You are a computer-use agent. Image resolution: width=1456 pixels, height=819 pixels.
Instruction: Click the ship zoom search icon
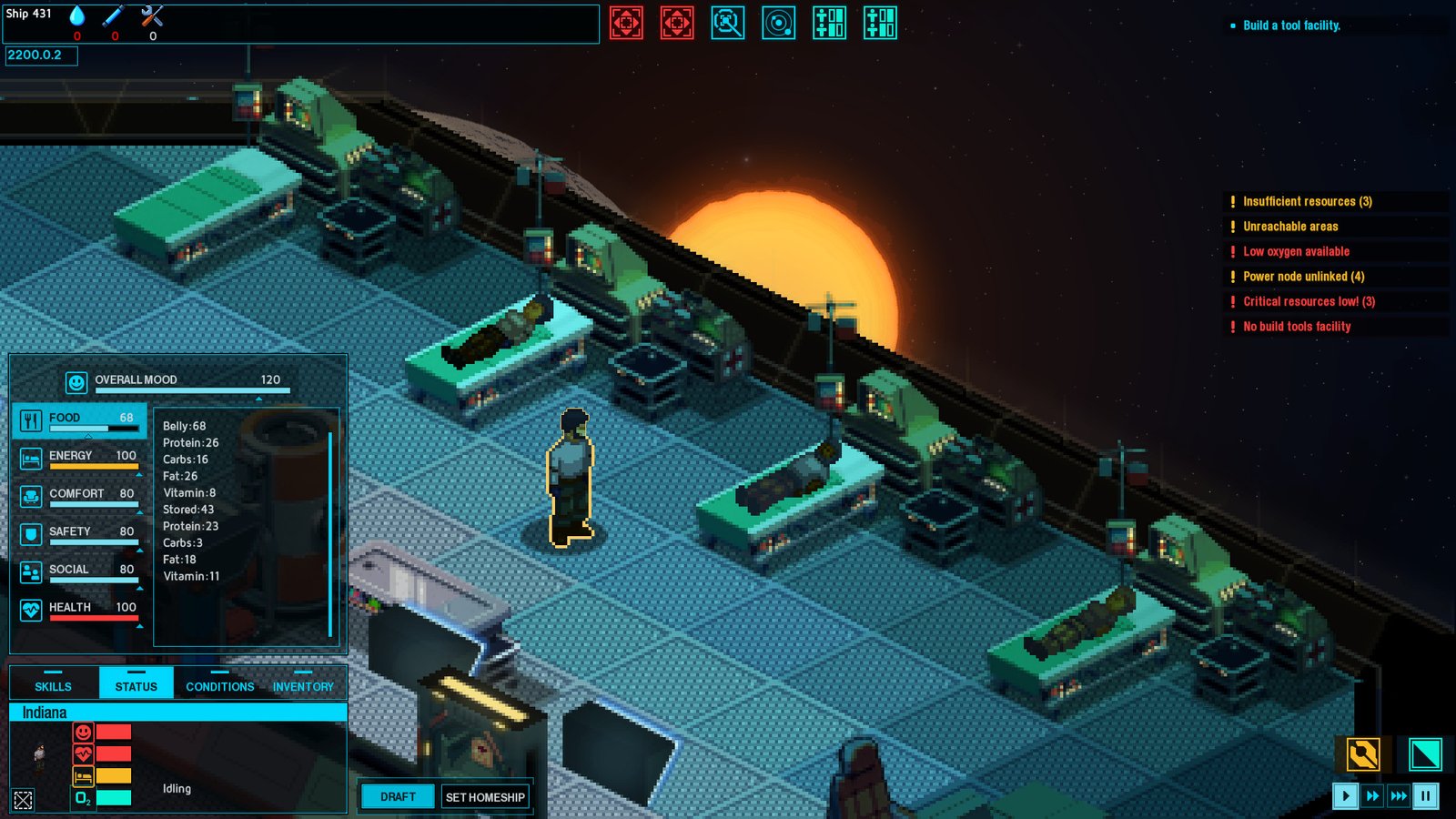tap(729, 24)
